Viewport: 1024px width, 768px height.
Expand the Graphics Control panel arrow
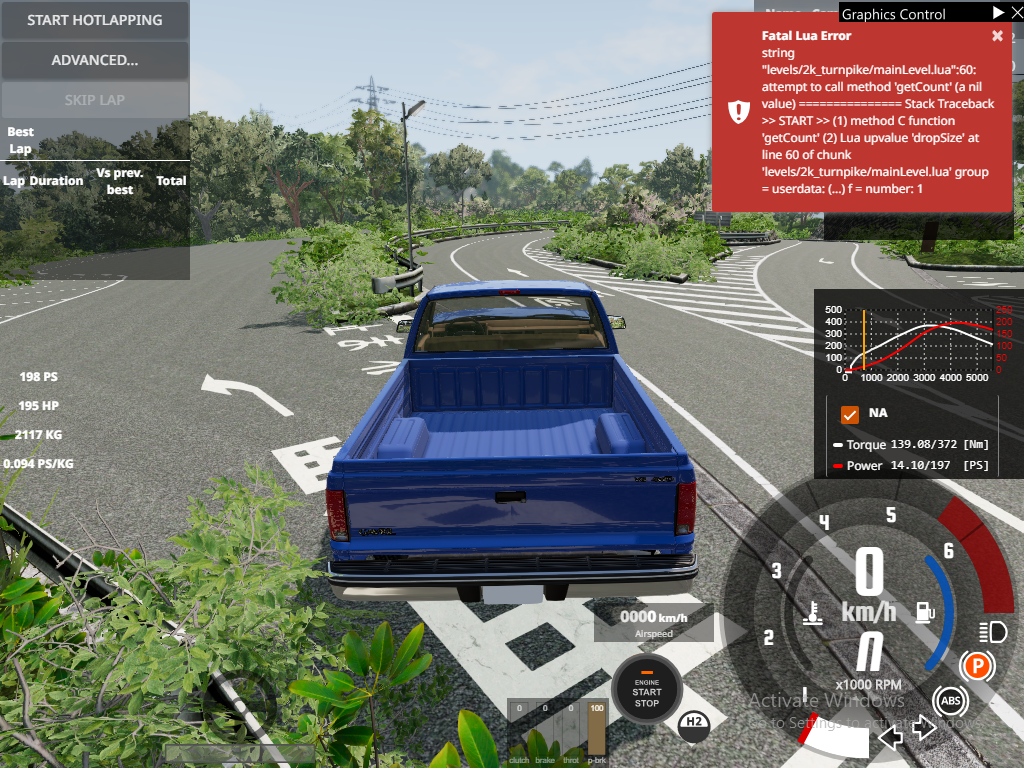998,13
